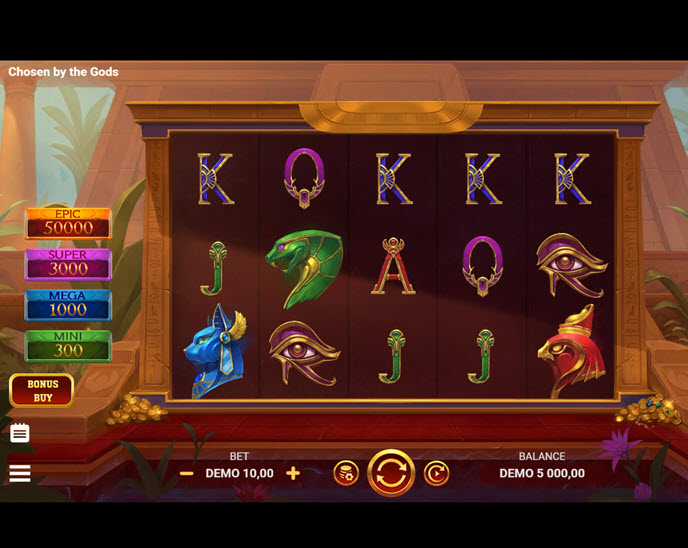
Task: Spin the reels with the large round button
Action: (391, 473)
